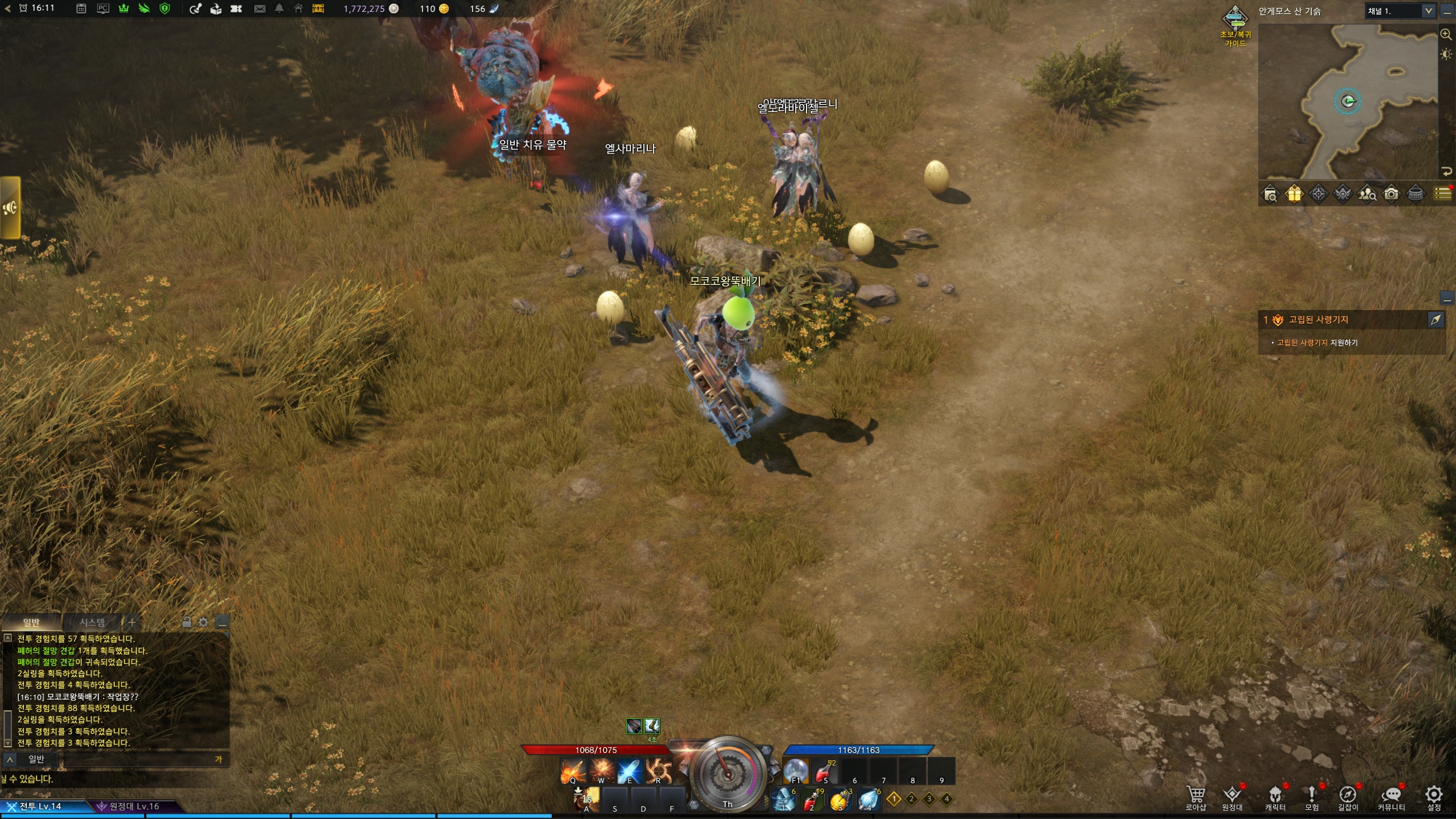Image resolution: width=1456 pixels, height=819 pixels.
Task: Open the golden gift box icon
Action: [x=1294, y=195]
